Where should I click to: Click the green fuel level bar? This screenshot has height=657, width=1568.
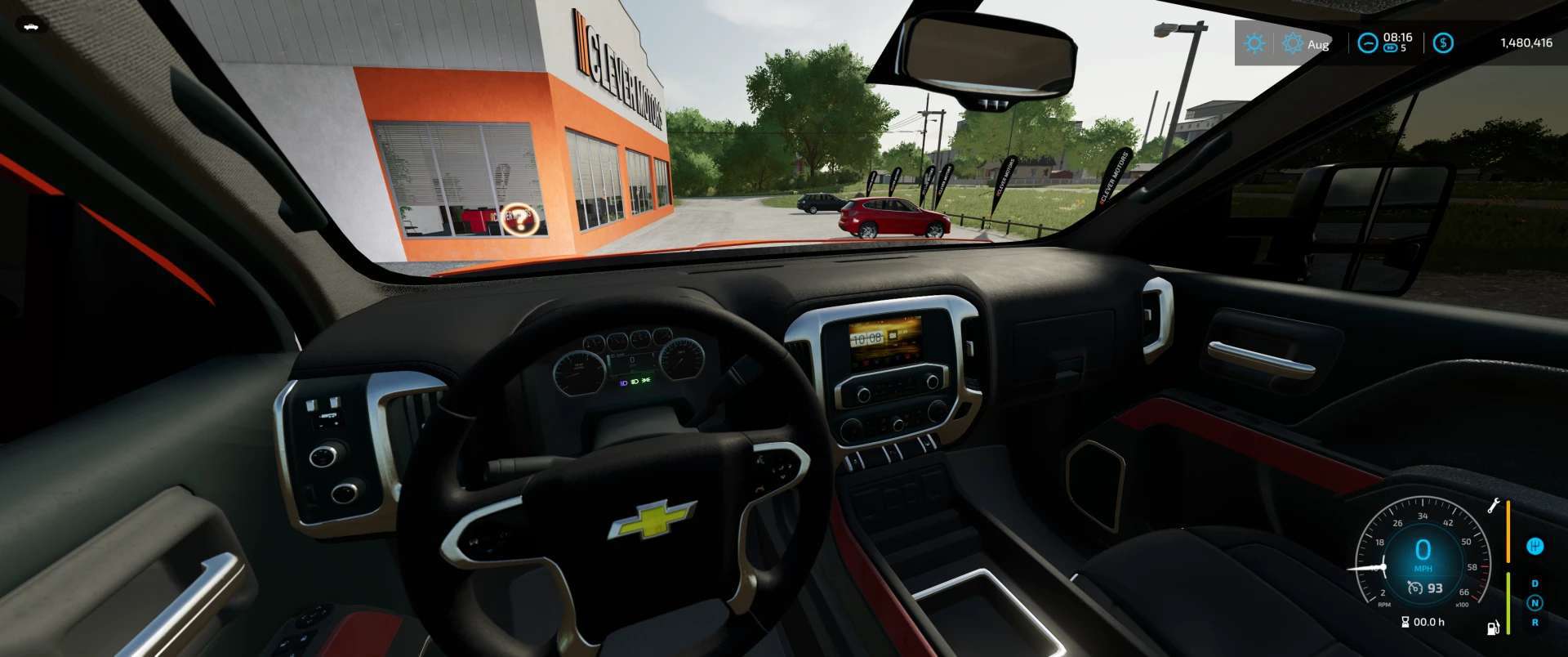click(x=1508, y=602)
